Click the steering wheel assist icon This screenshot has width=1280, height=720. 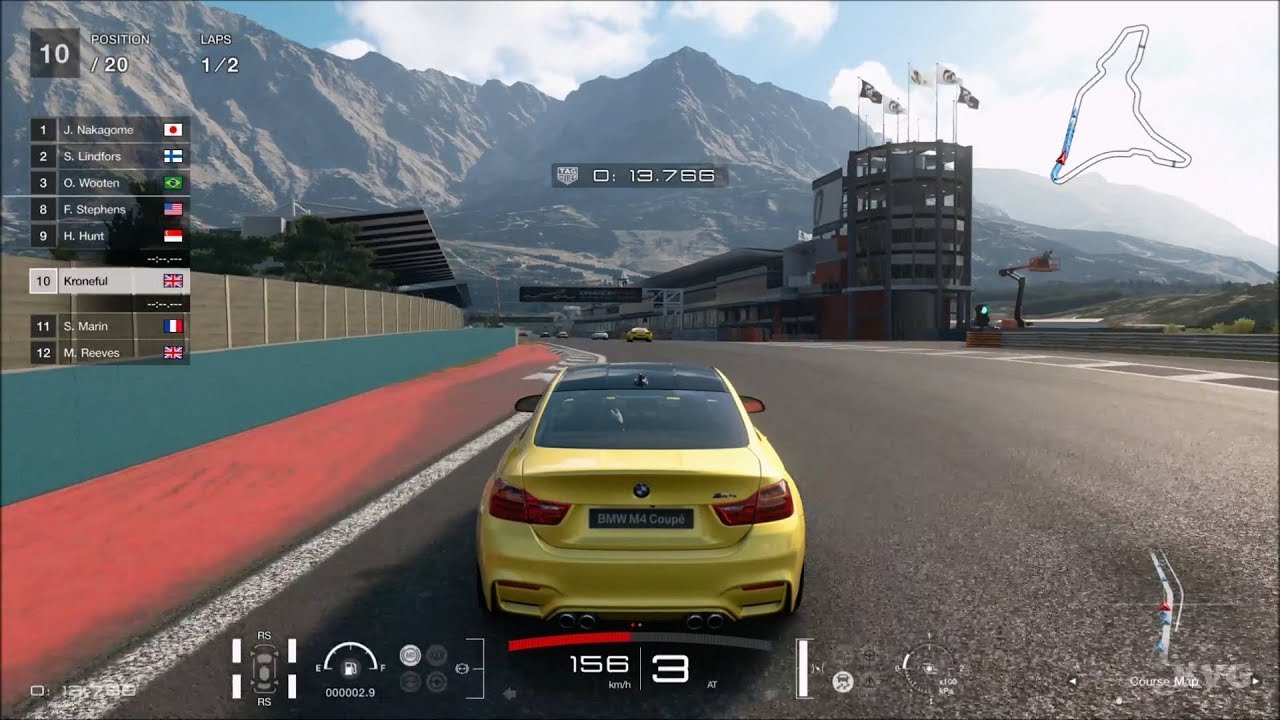tap(869, 656)
